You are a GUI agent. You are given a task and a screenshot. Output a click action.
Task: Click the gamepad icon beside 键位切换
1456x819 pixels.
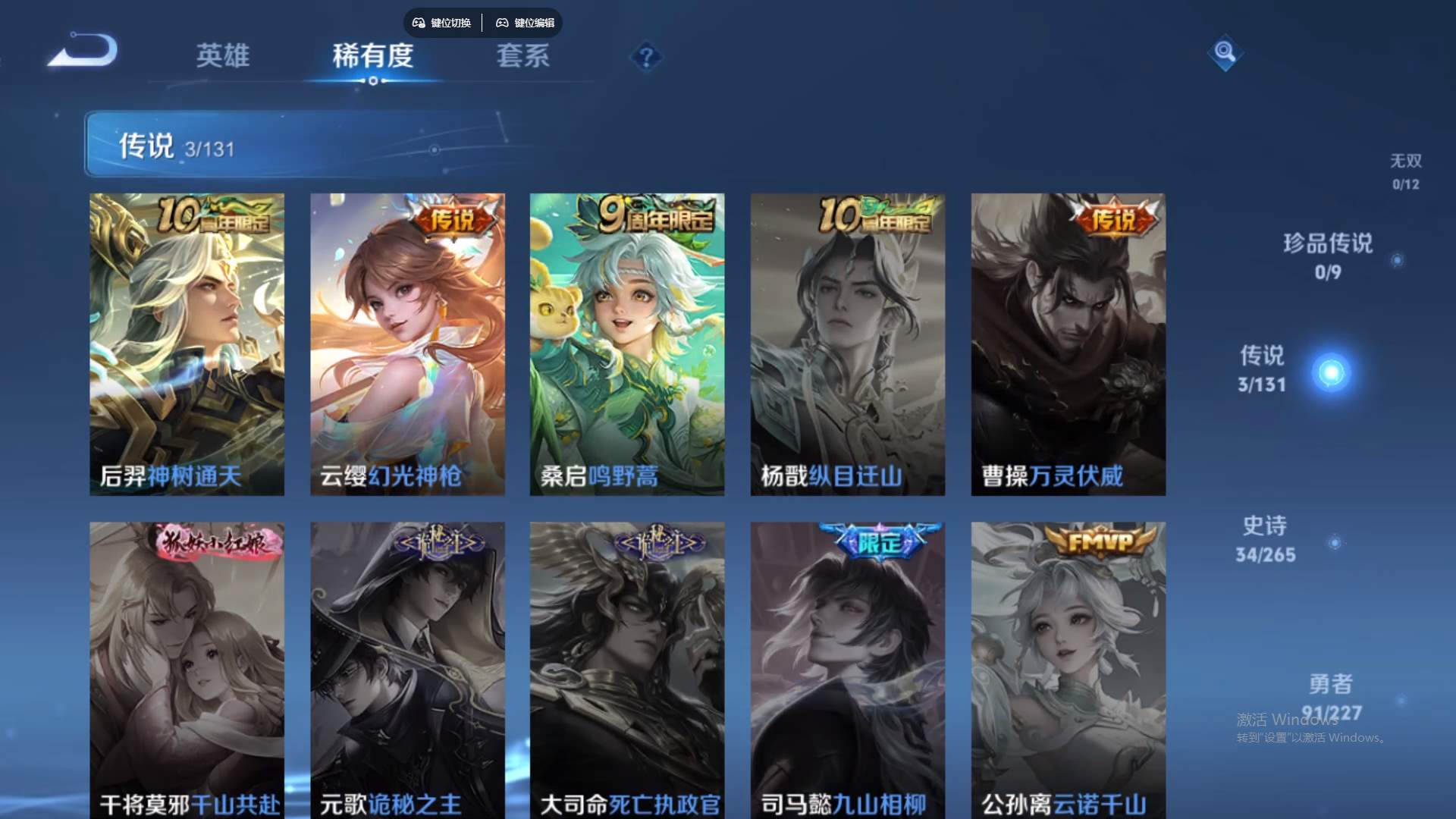coord(418,23)
